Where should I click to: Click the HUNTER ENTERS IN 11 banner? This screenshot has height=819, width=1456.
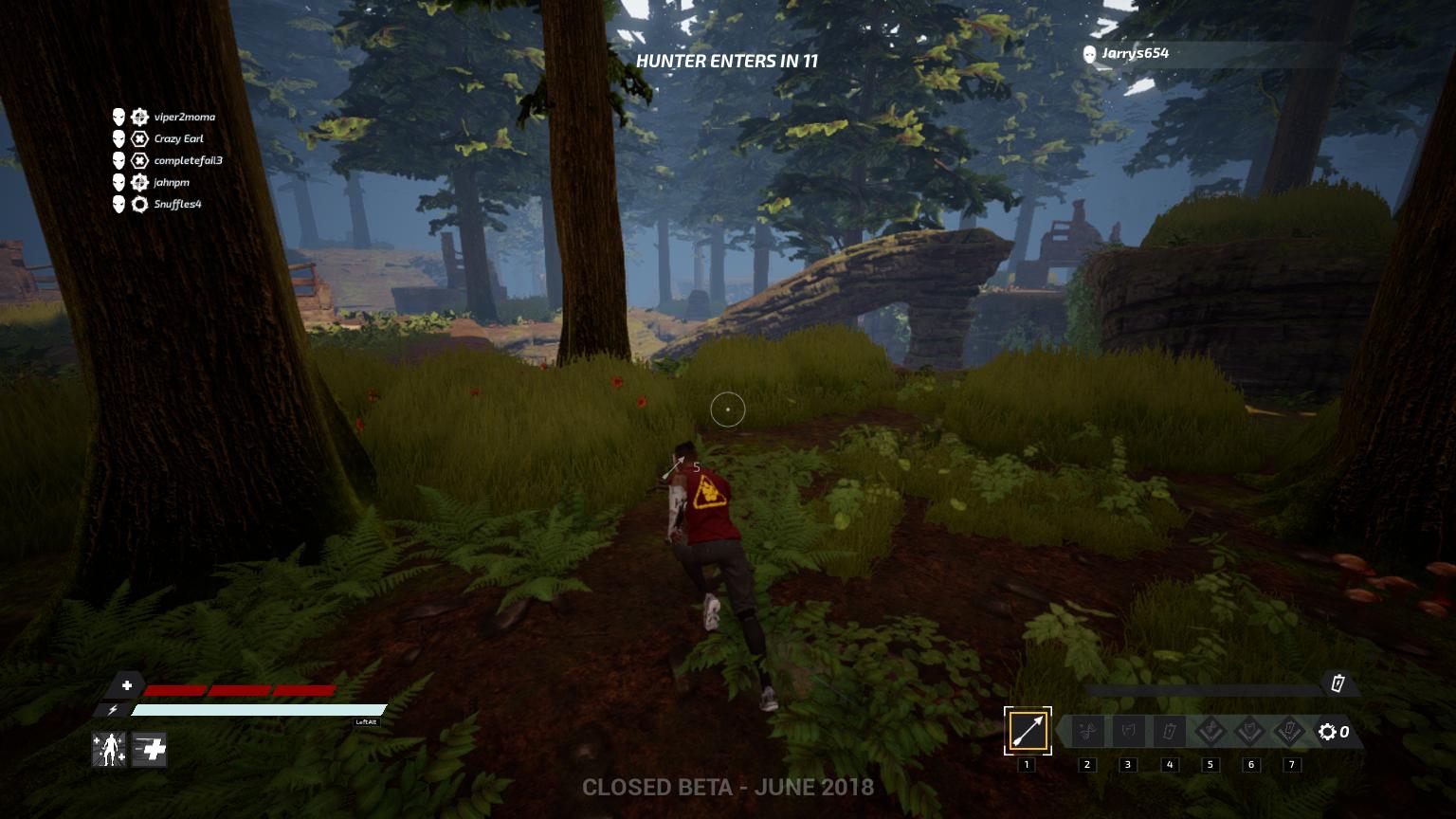[x=728, y=59]
